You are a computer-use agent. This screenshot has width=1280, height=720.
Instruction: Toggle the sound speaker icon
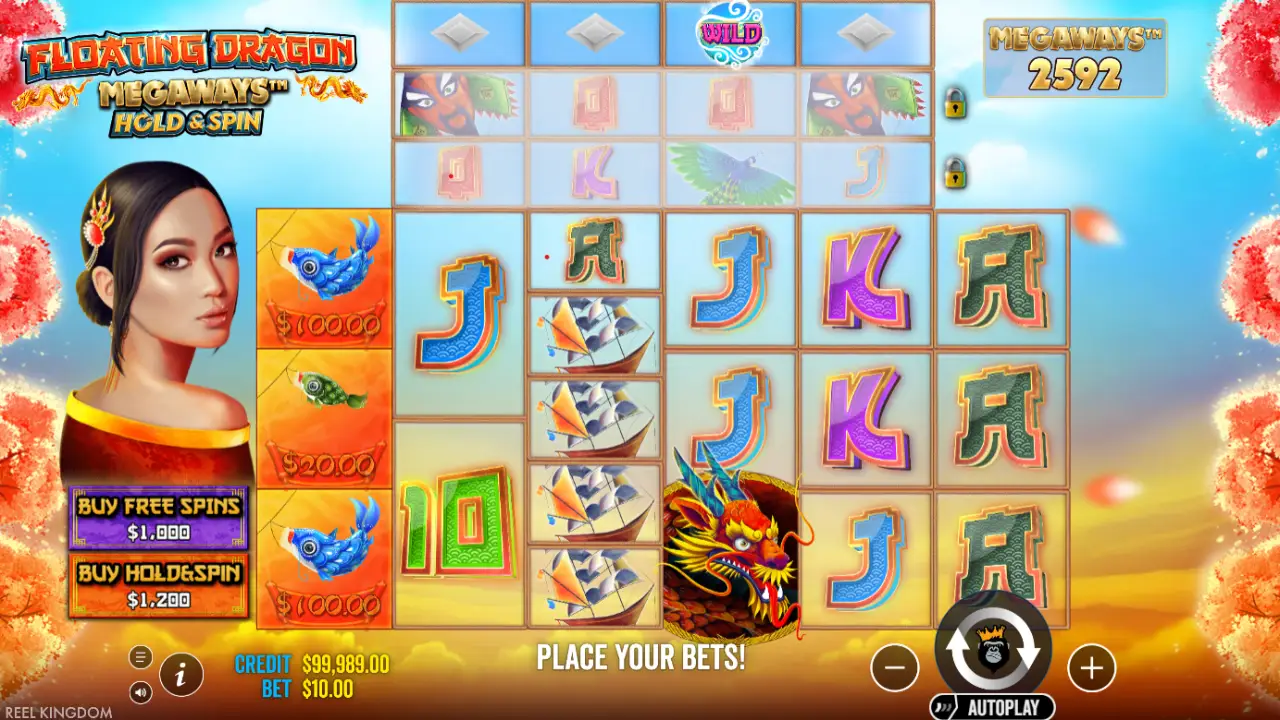click(141, 691)
